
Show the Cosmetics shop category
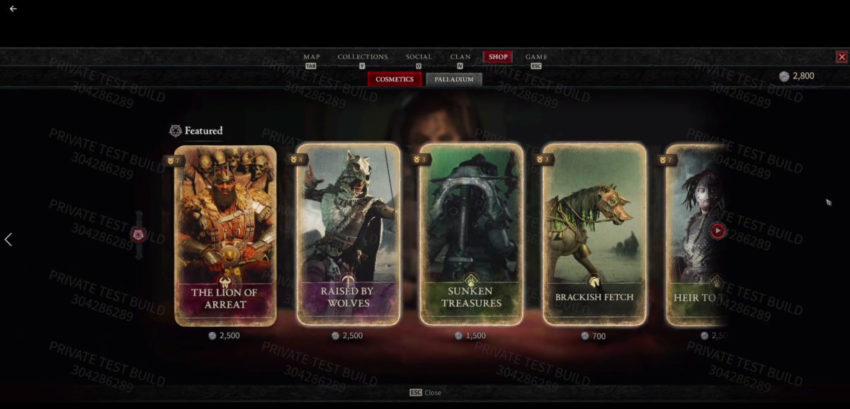coord(395,79)
